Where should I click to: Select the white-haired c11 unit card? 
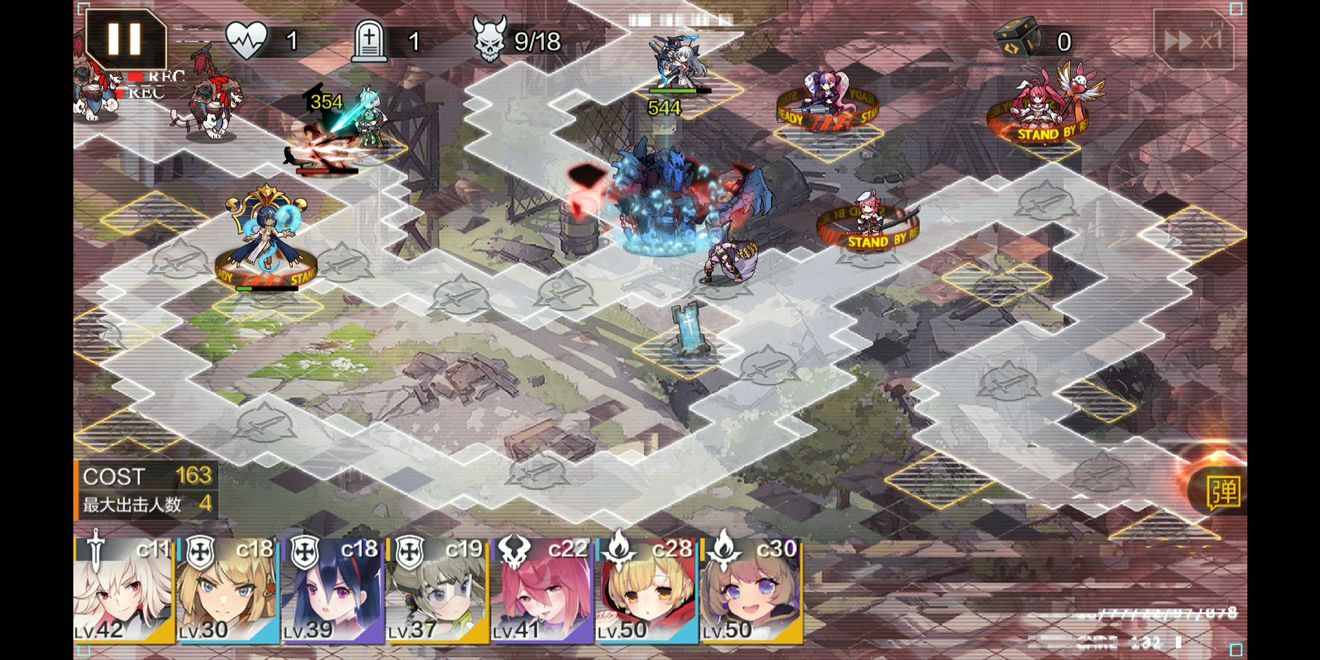[124, 591]
